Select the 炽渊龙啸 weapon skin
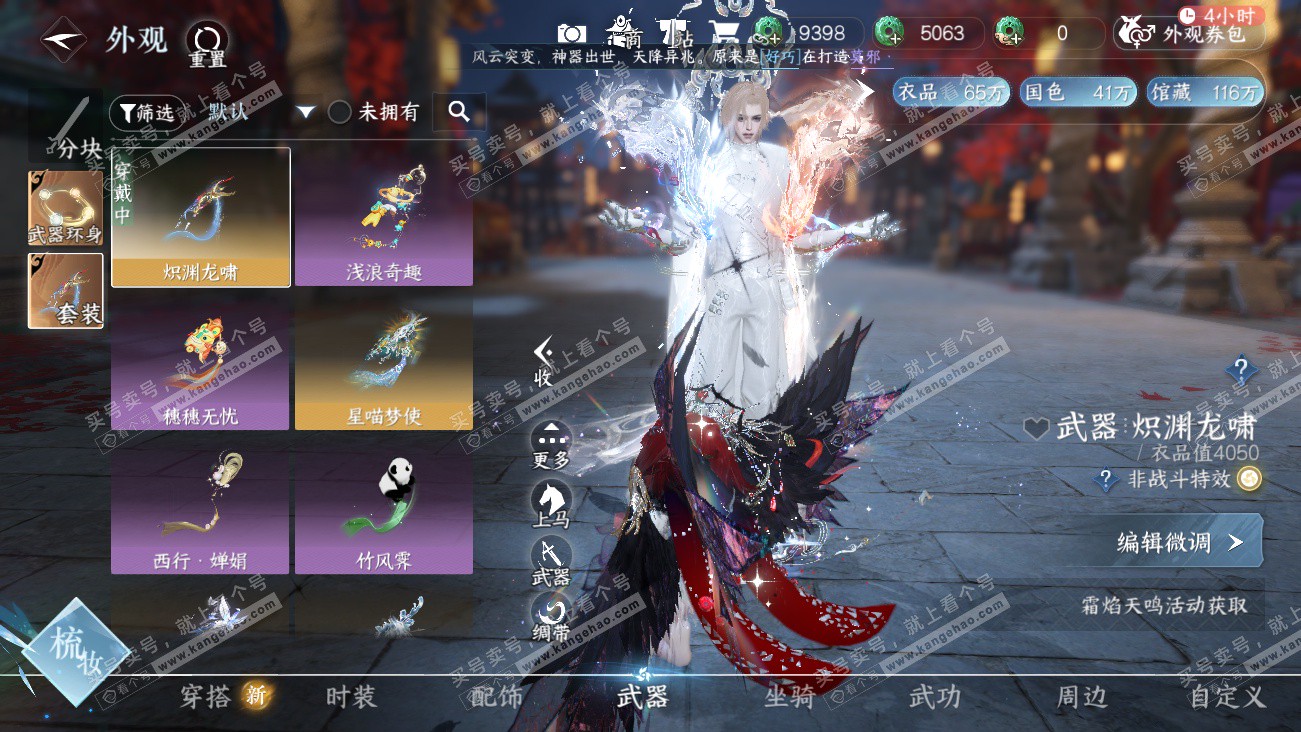This screenshot has height=732, width=1301. point(201,217)
